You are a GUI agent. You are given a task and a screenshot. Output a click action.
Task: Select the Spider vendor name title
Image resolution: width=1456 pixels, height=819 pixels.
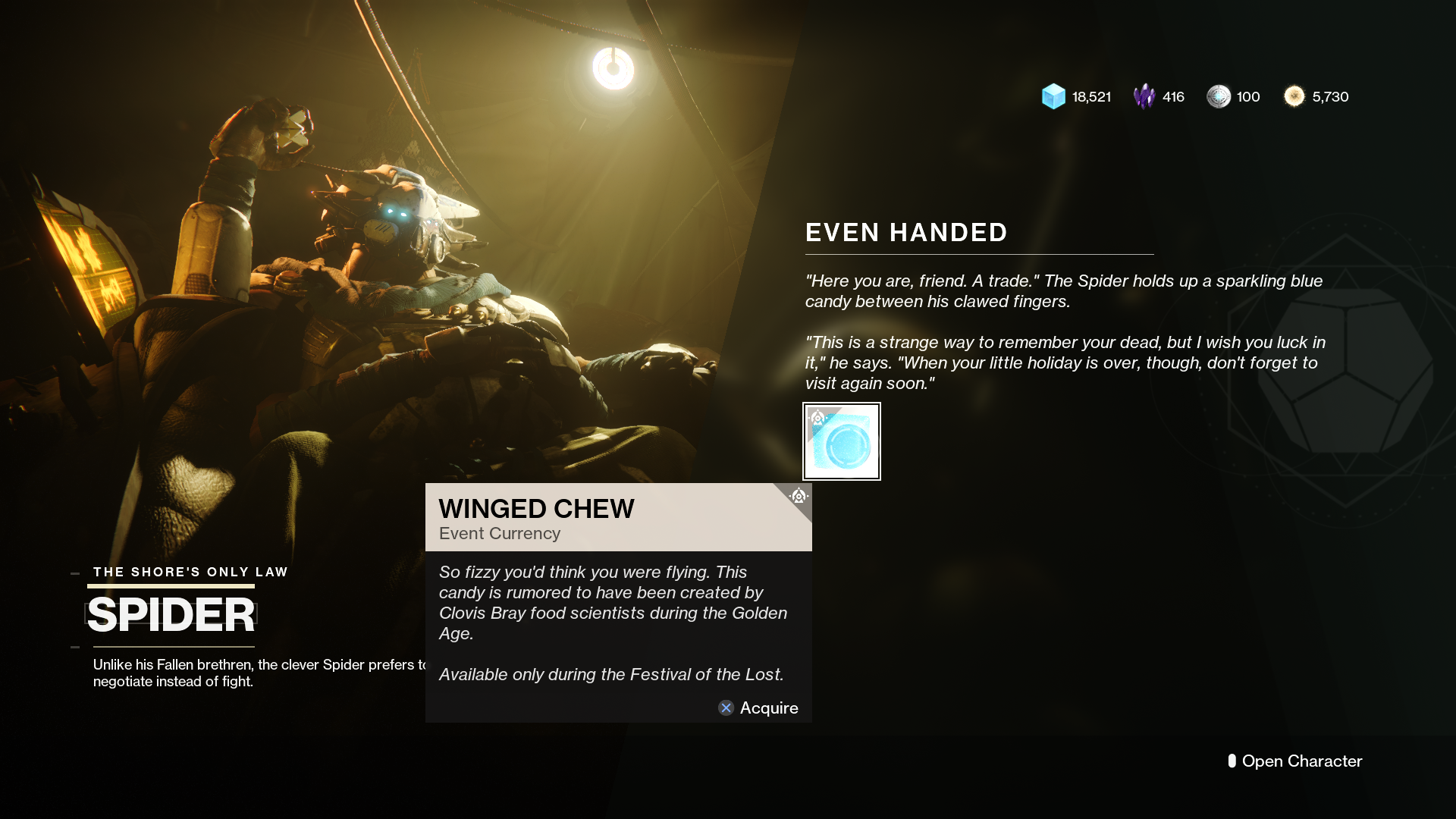[x=171, y=614]
